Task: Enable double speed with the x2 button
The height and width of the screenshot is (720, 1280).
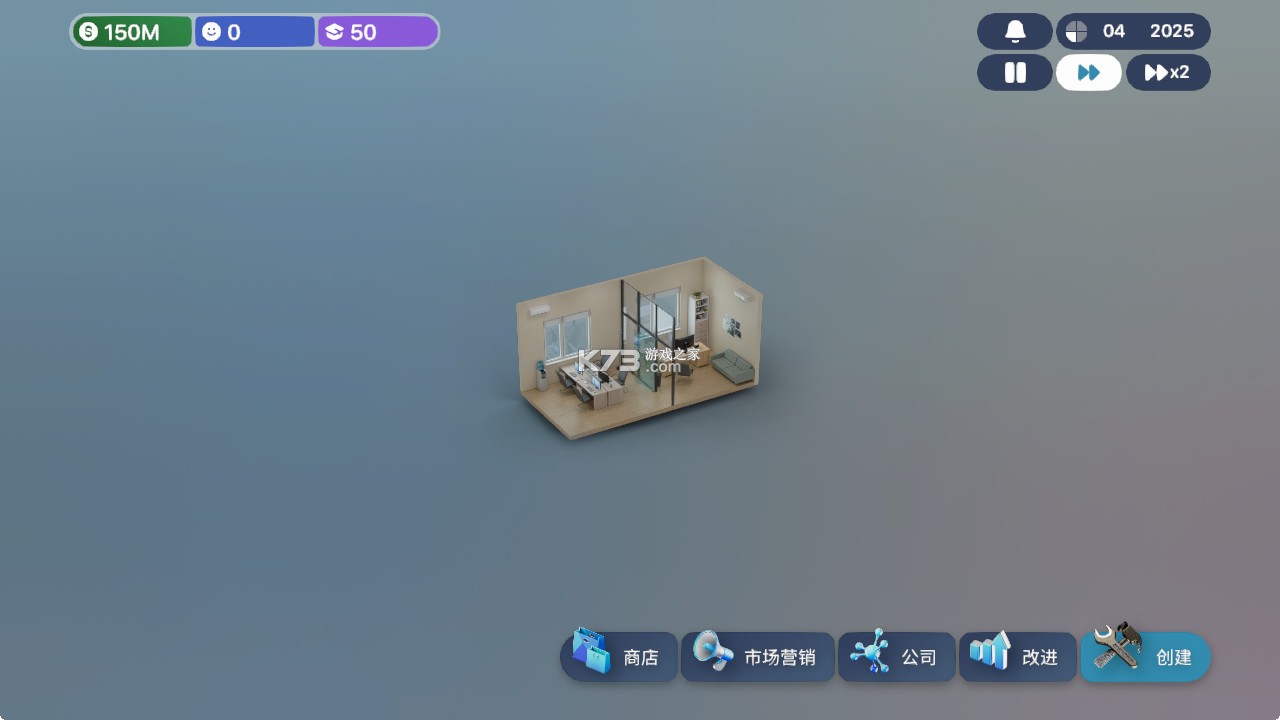Action: tap(1167, 72)
